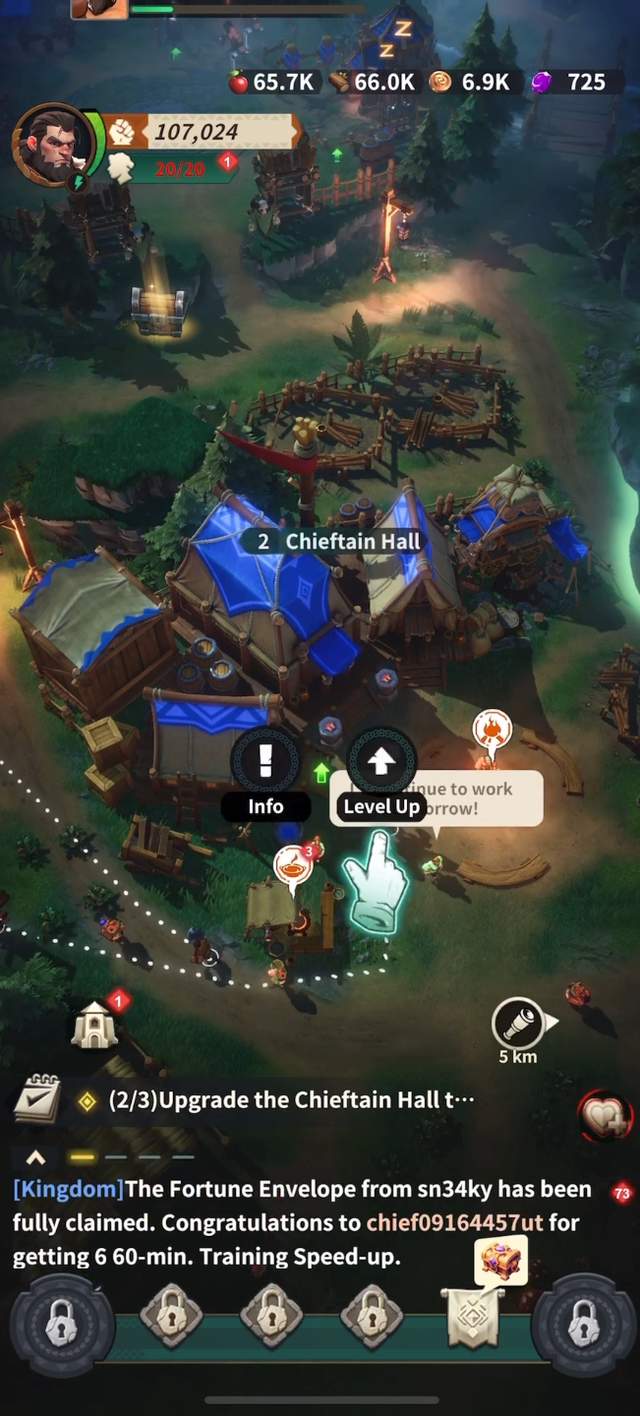Open the chieftain avatar profile
640x1416 pixels.
[x=53, y=144]
